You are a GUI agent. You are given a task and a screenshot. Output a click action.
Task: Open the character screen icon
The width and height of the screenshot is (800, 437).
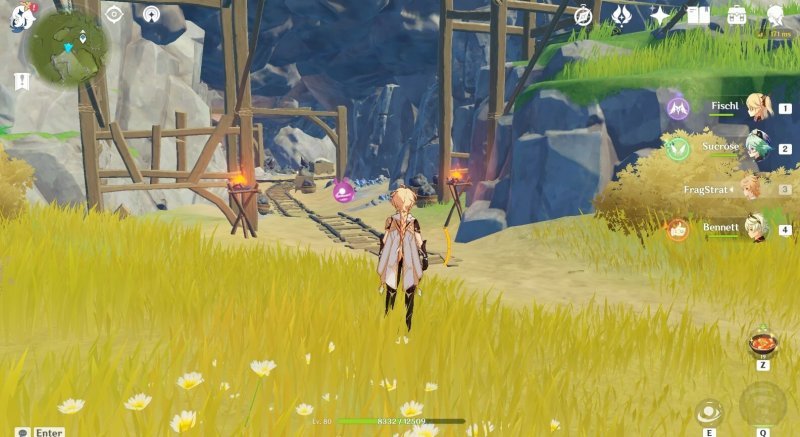click(776, 15)
